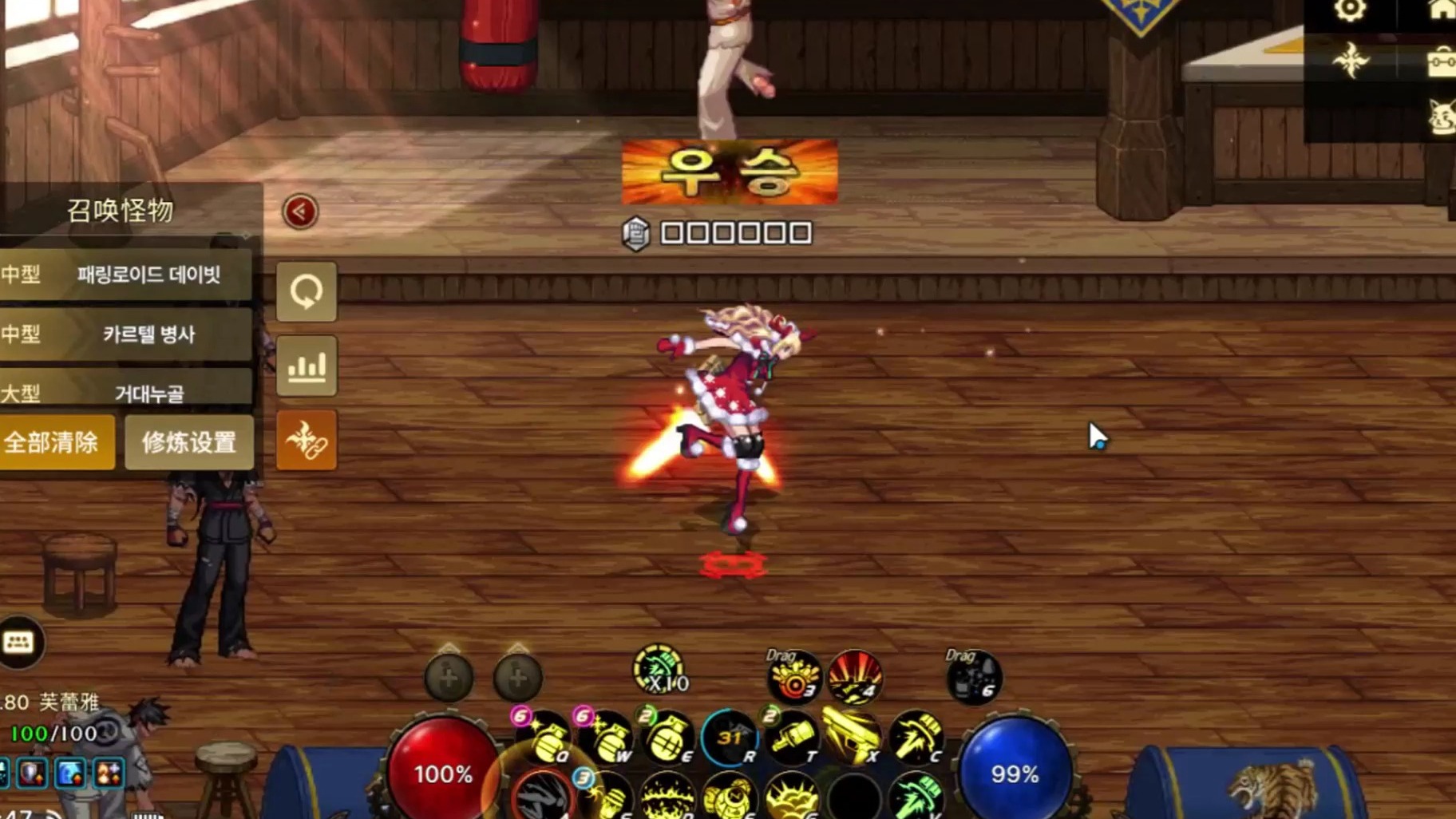Click the refresh/reset icon beside the monster panel

(307, 292)
